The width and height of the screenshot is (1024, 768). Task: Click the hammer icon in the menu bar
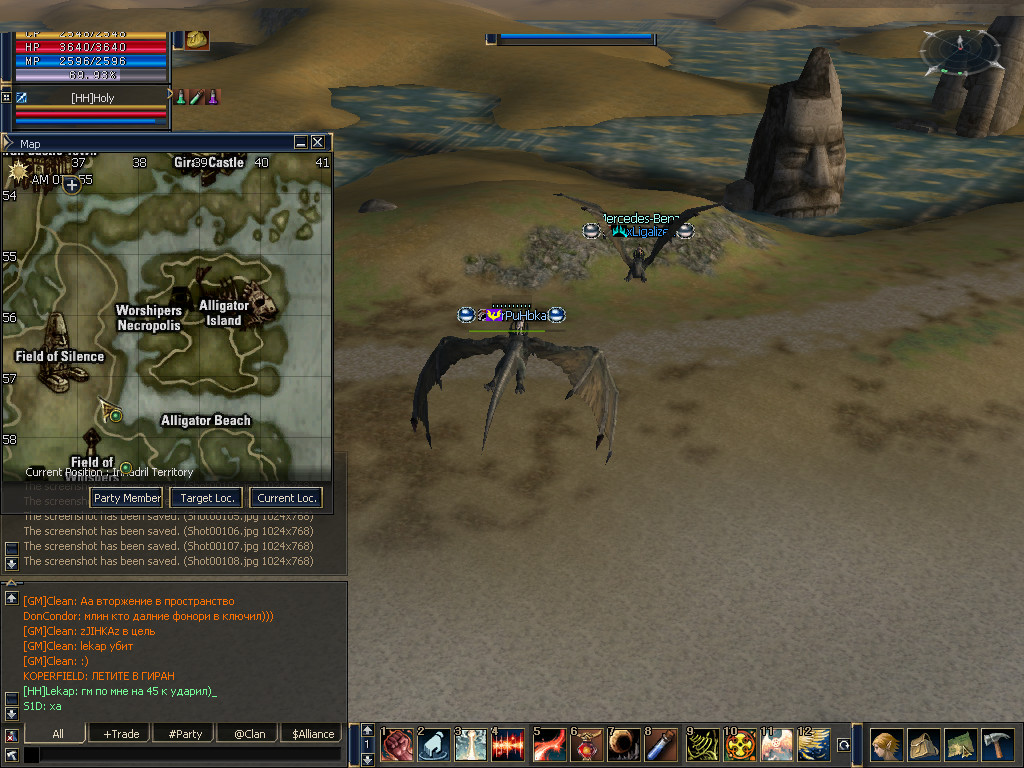997,745
